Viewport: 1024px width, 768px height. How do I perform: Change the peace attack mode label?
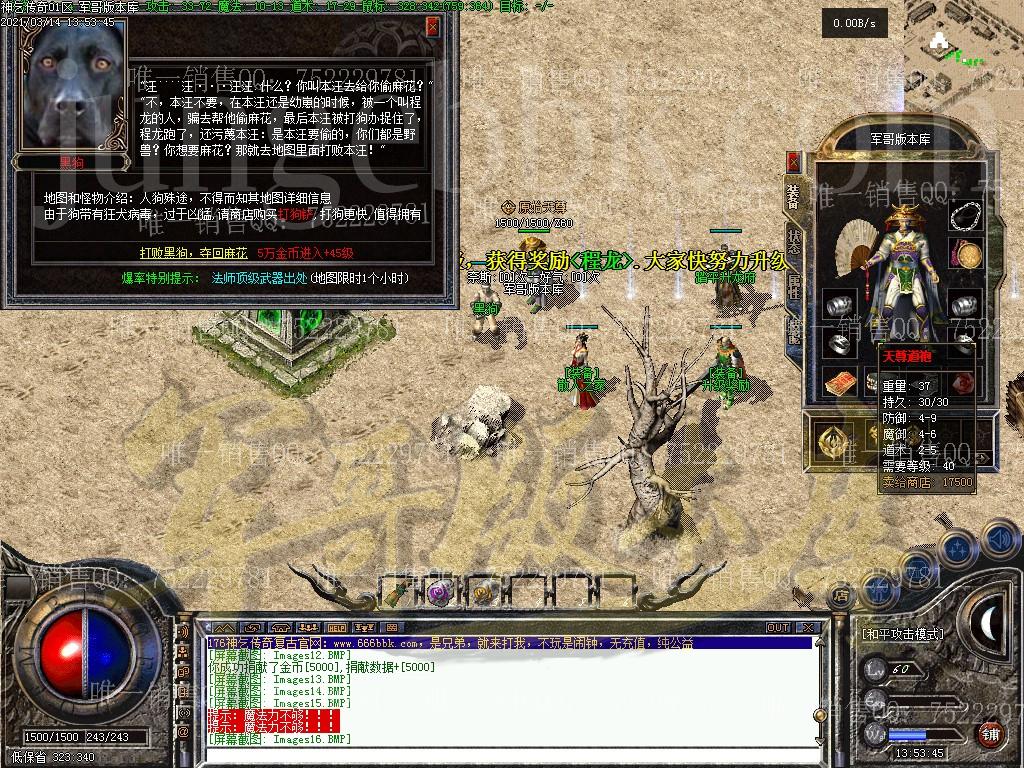(x=902, y=634)
